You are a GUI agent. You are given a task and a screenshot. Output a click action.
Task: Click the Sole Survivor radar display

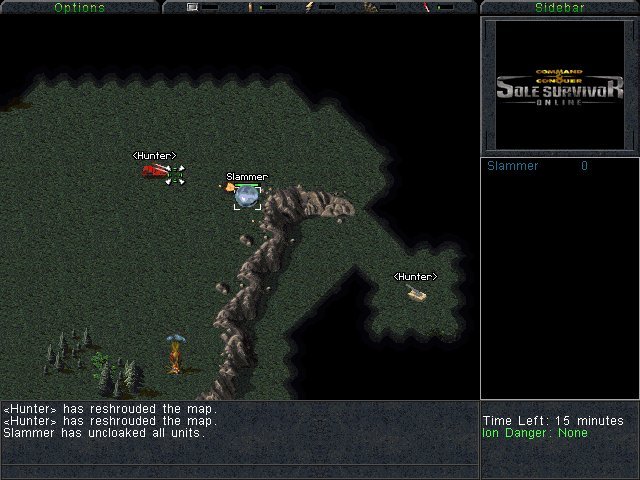point(559,86)
